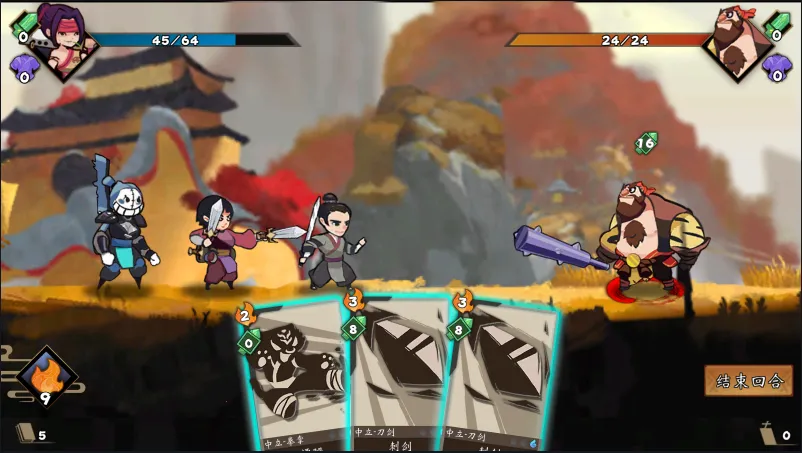
Task: Click the flame energy diamond icon
Action: click(47, 377)
